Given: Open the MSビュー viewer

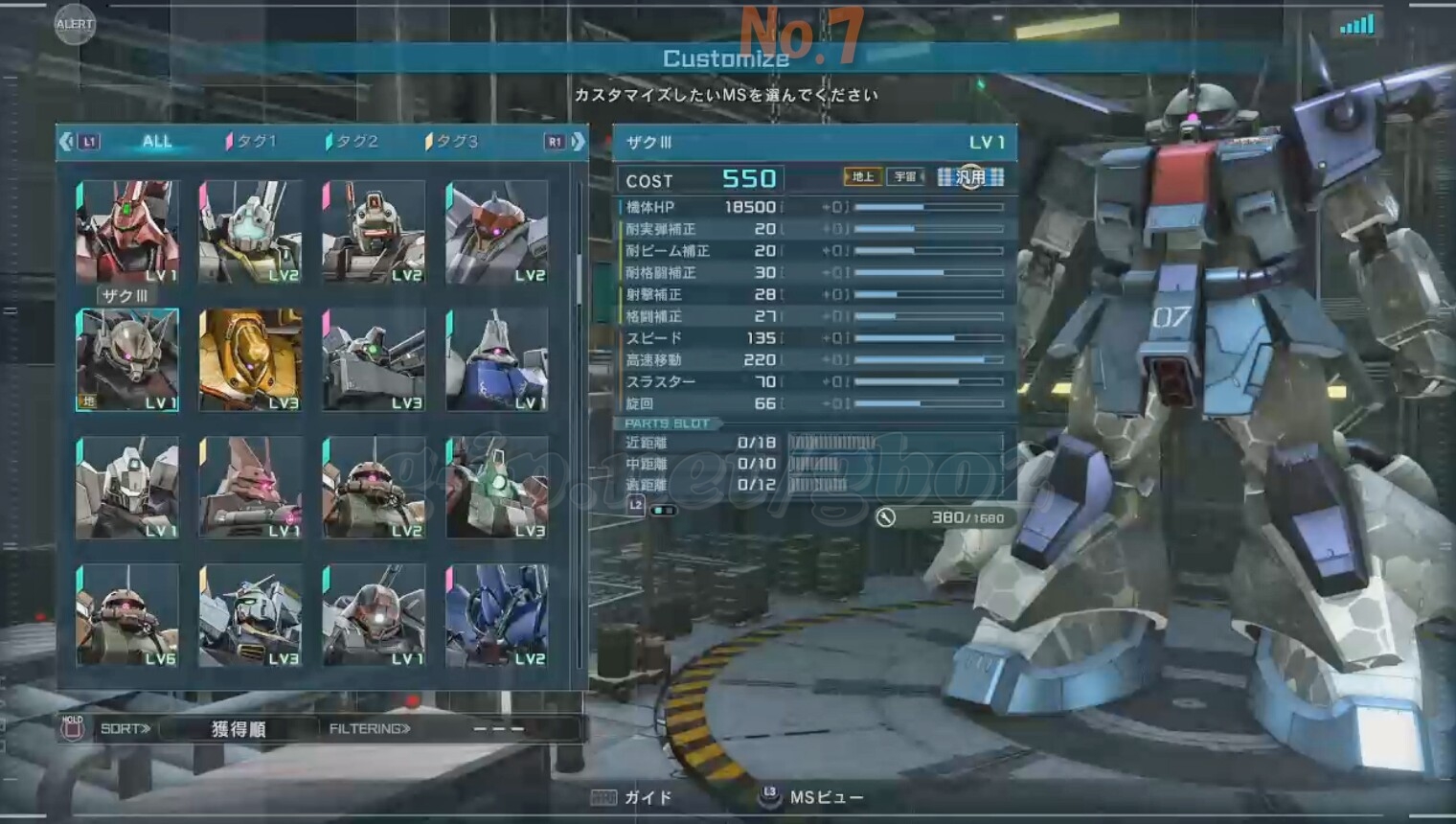Looking at the screenshot, I should (812, 797).
